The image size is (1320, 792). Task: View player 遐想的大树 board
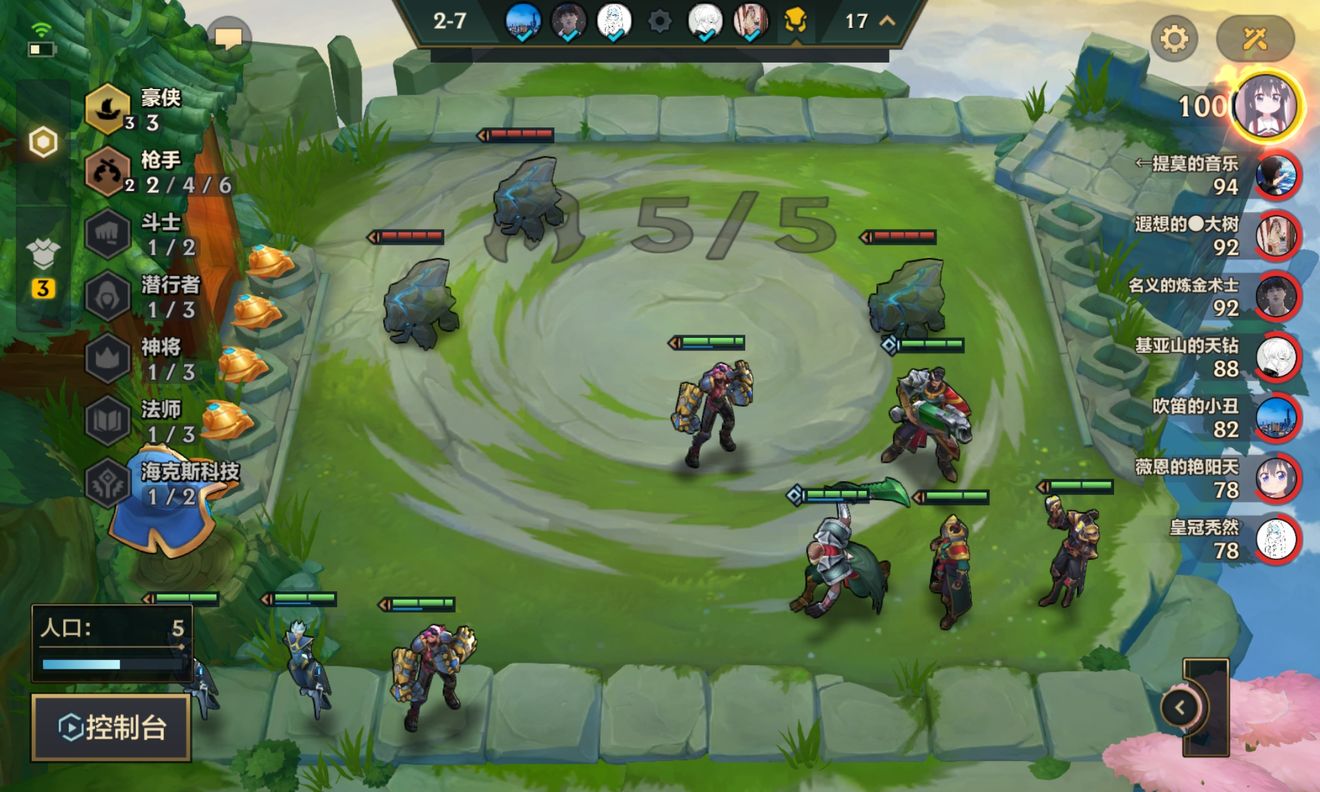pos(1276,236)
